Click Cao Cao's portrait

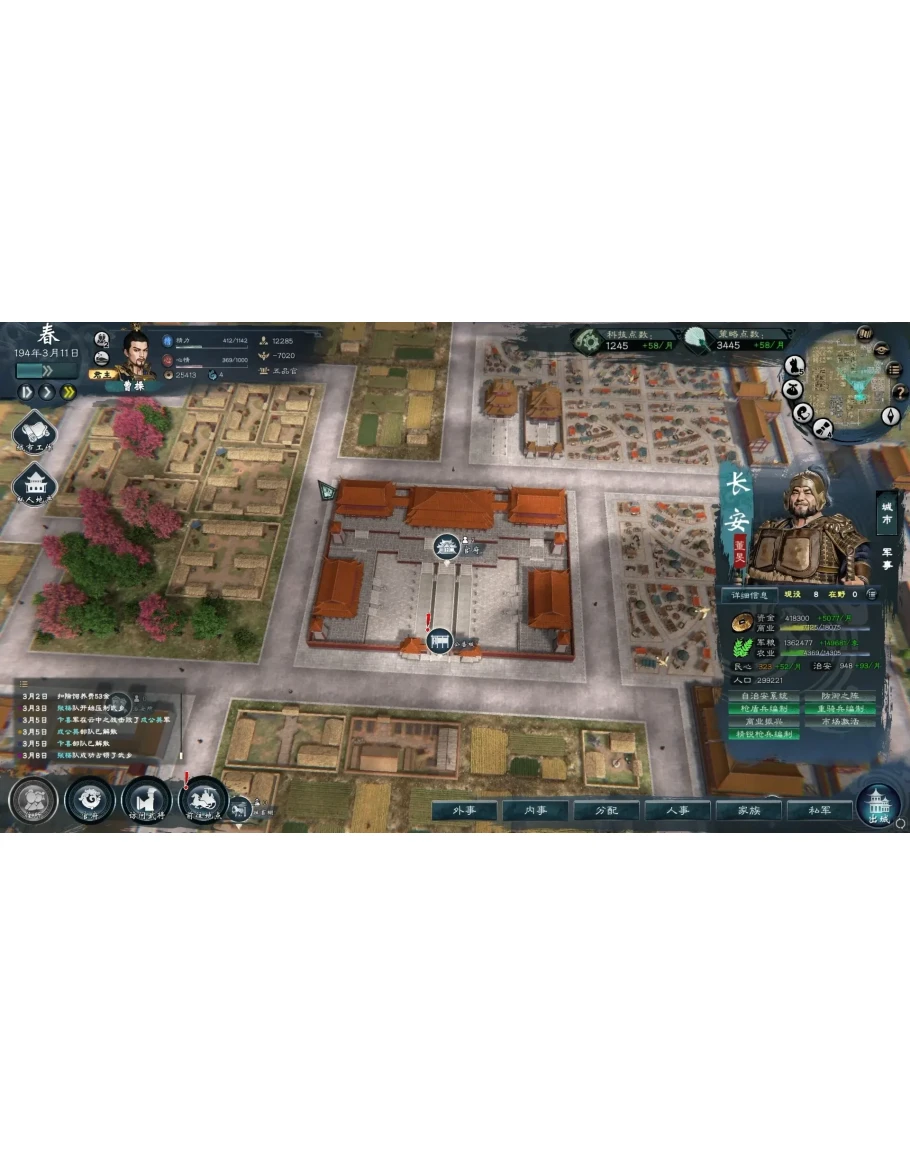pos(139,354)
